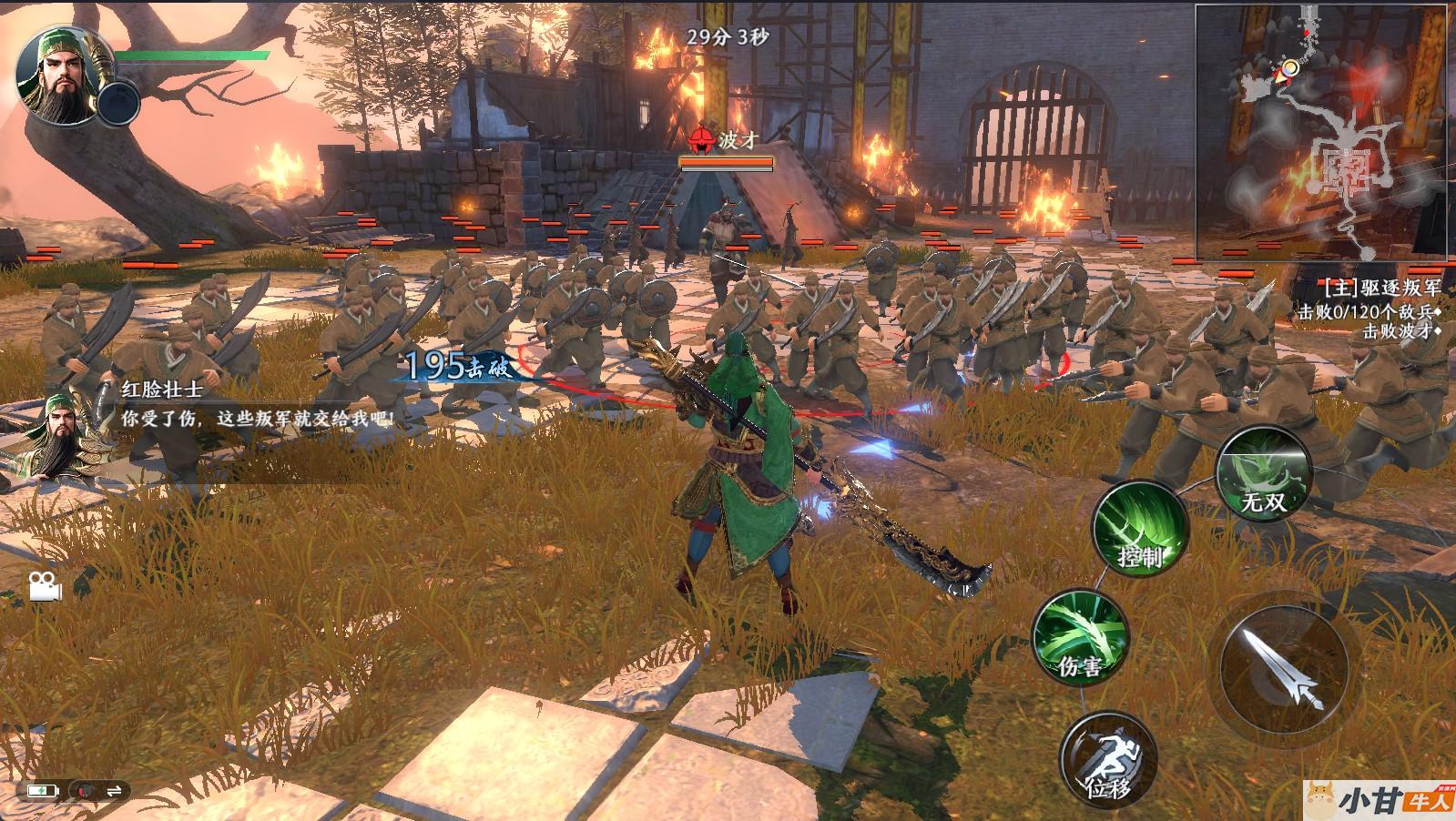Screen dimensions: 1456x821
Task: Open the minimap
Action: click(x=1325, y=132)
